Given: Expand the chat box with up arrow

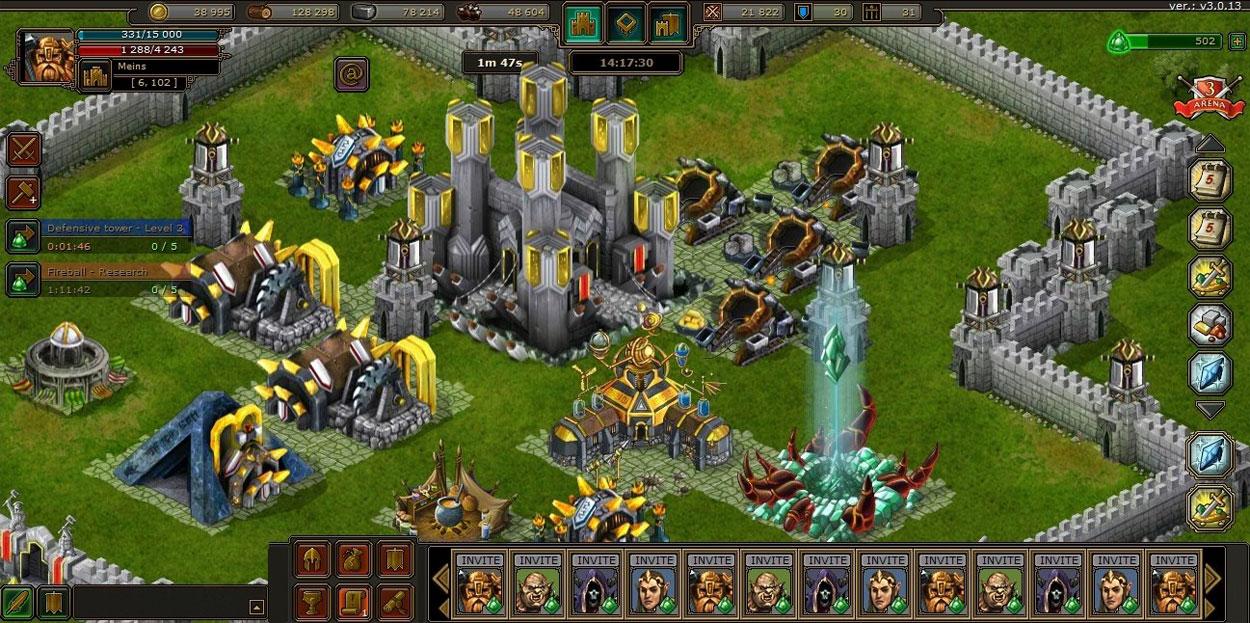Looking at the screenshot, I should click(x=257, y=606).
